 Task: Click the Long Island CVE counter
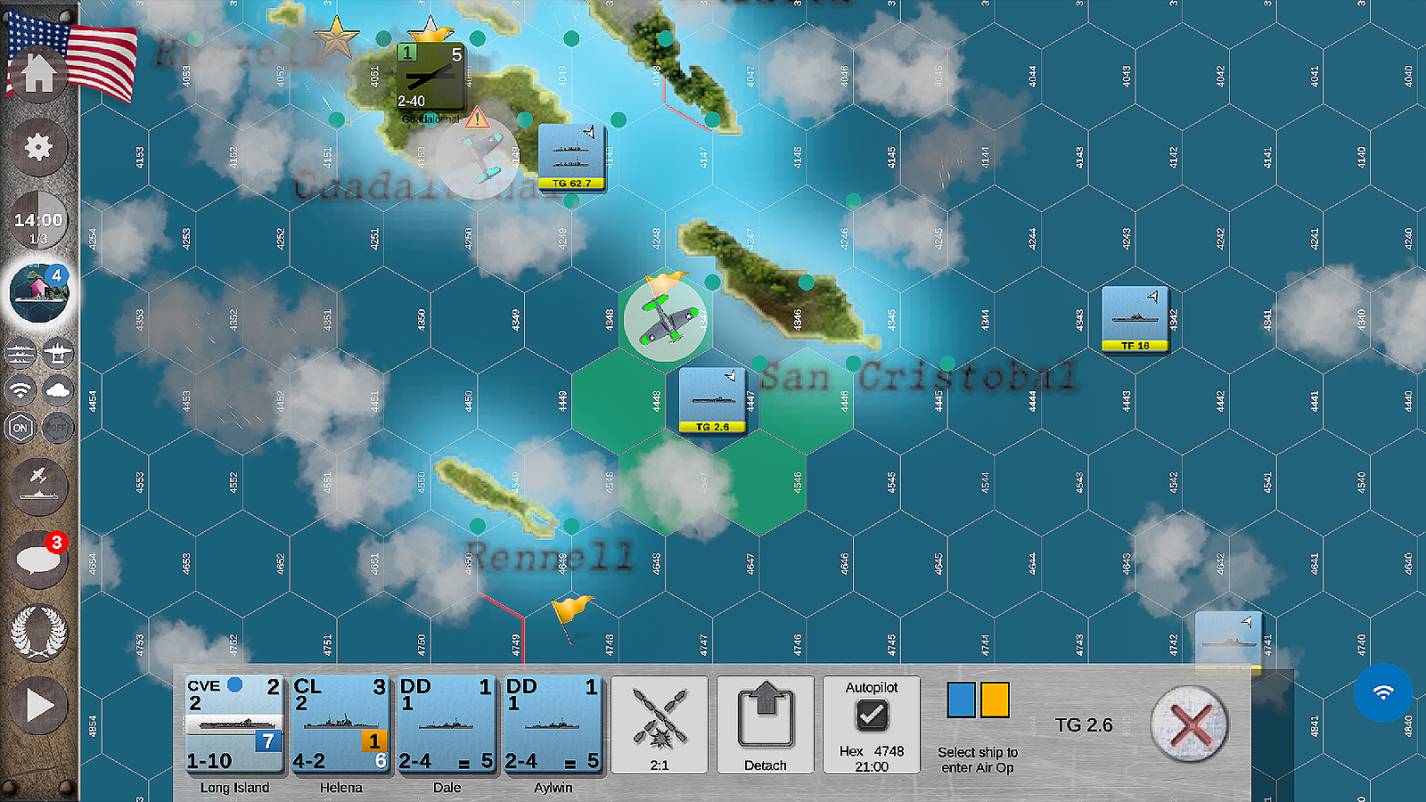pyautogui.click(x=234, y=724)
